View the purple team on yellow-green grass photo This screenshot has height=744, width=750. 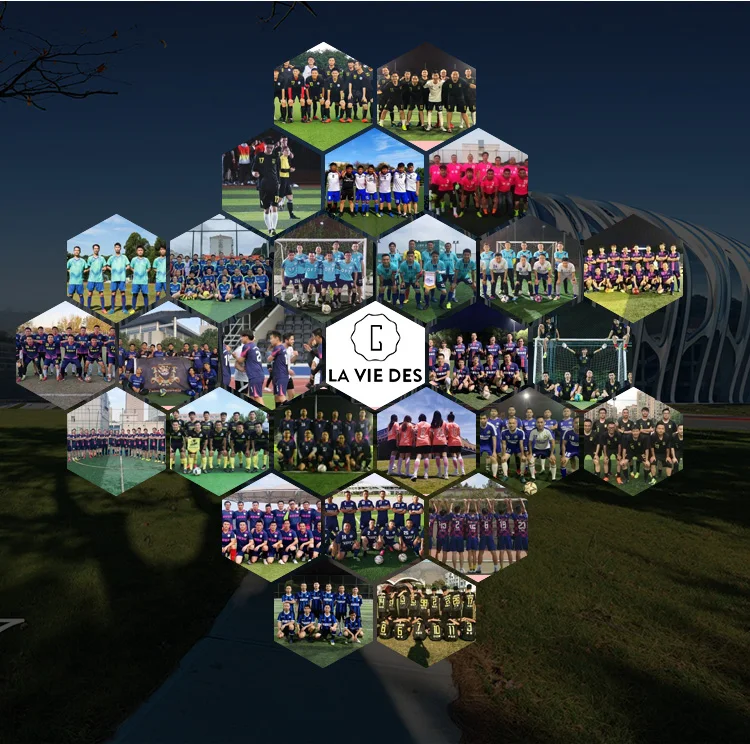click(x=632, y=269)
